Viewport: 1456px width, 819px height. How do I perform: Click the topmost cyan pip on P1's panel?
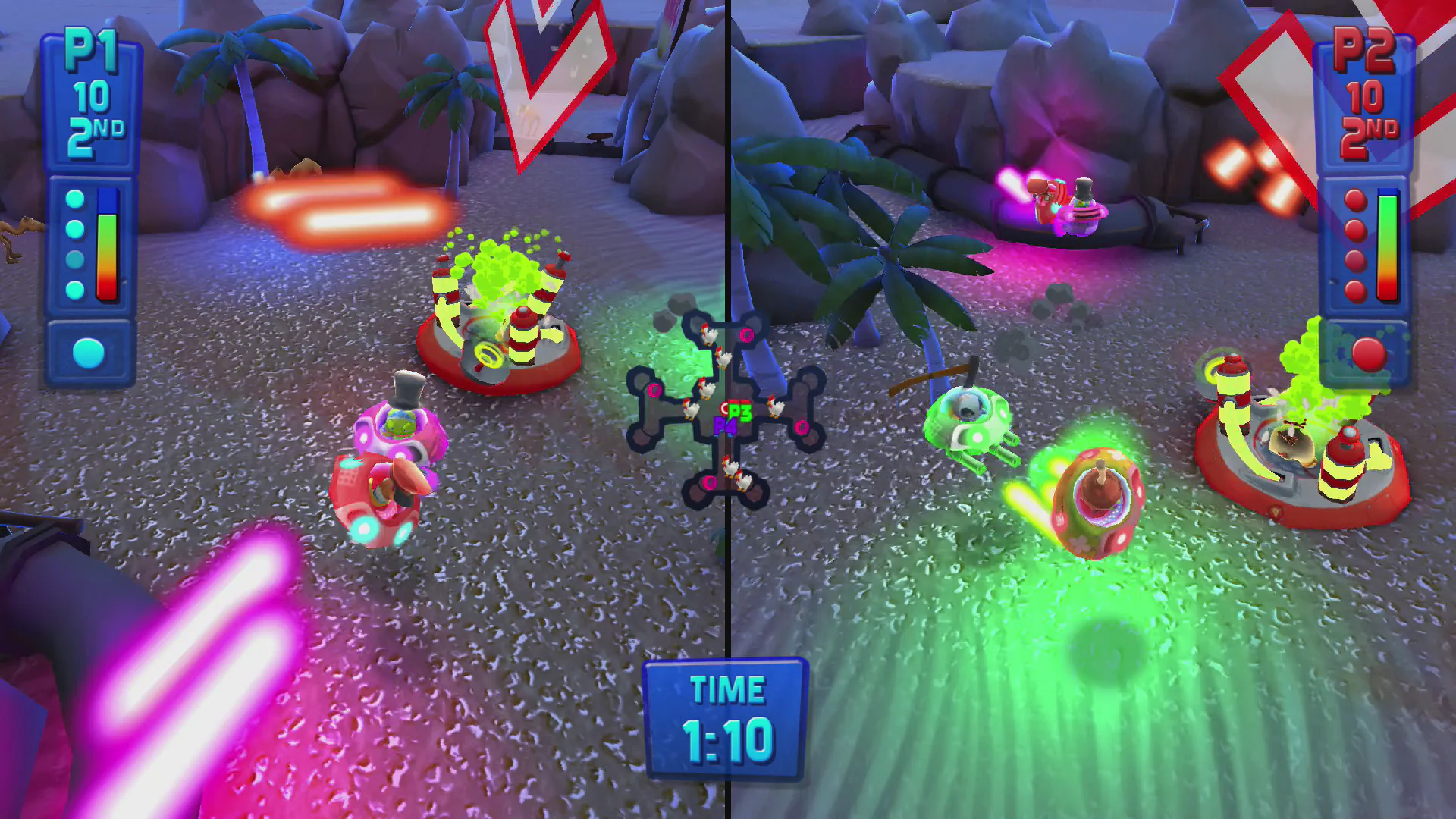(74, 199)
